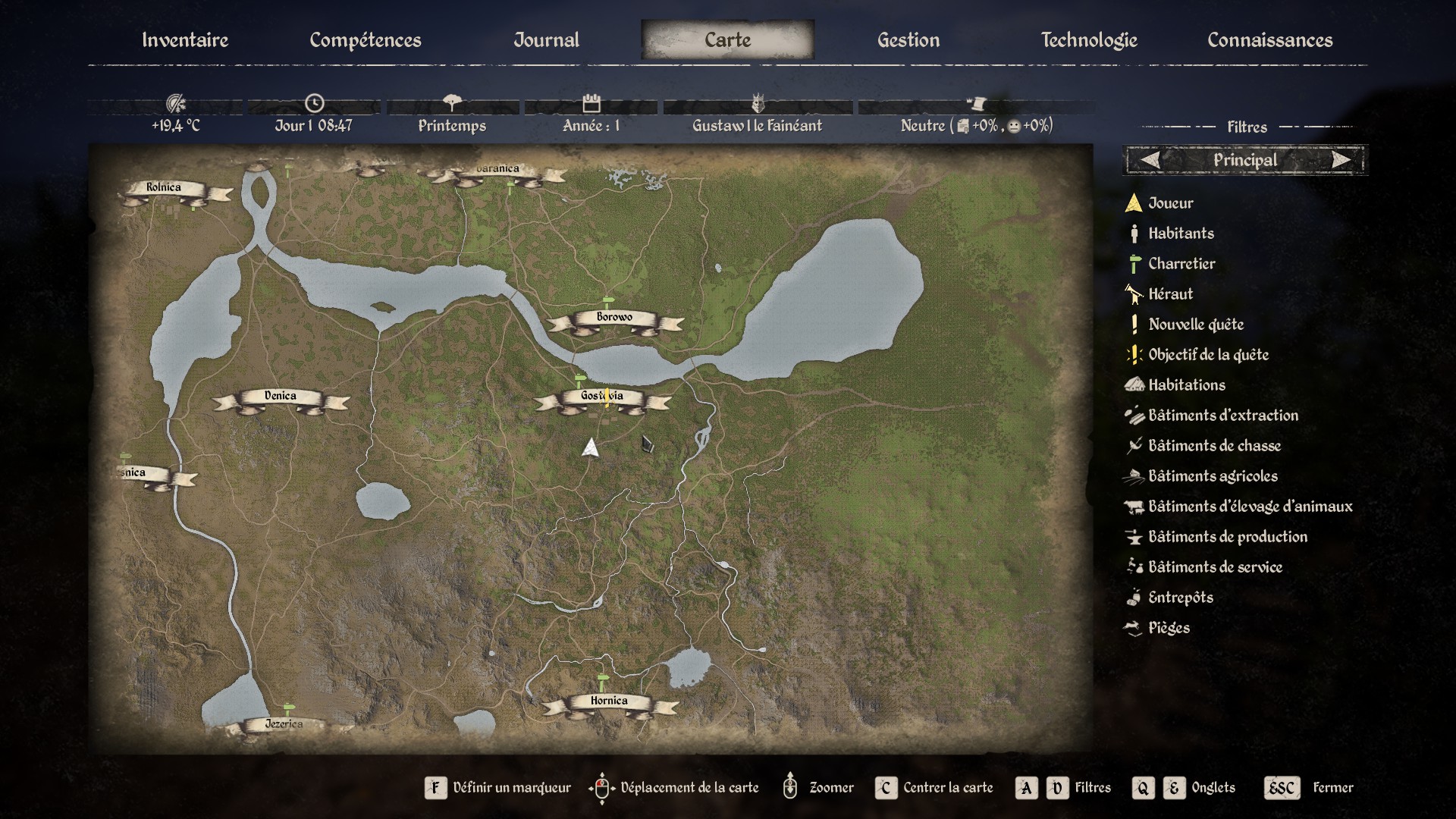
Task: Select the Borowo village banner on map
Action: 614,318
